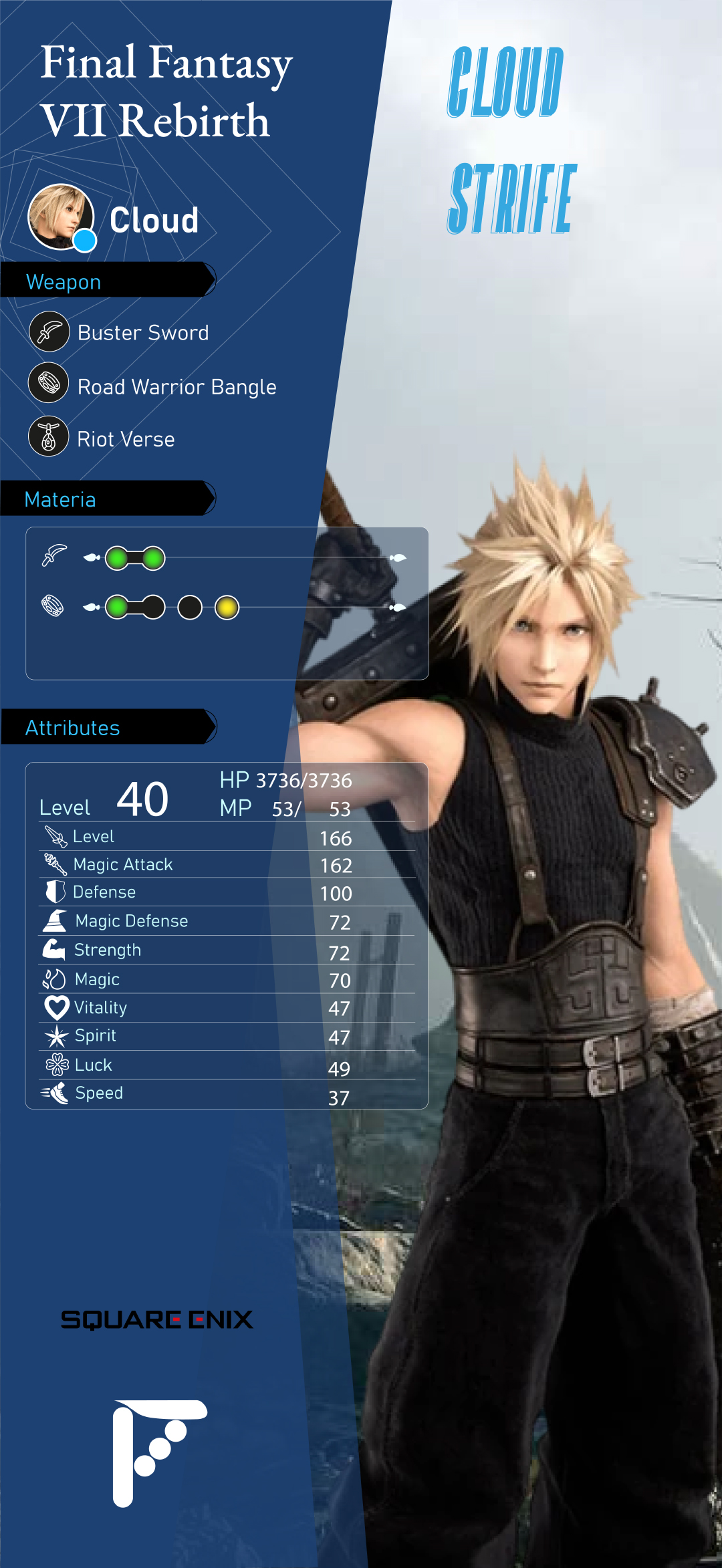Click the bangle icon in the materia panel
Viewport: 722px width, 1568px height.
(x=53, y=606)
